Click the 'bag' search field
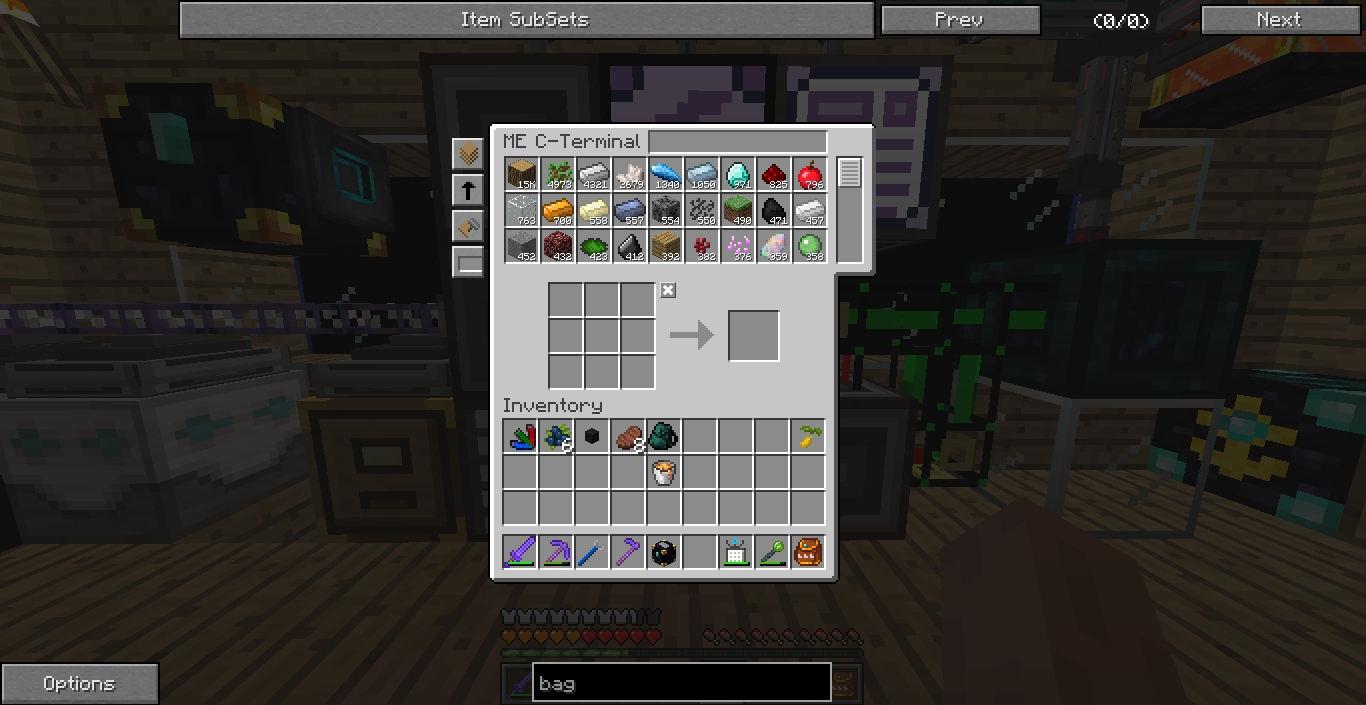 [x=681, y=684]
